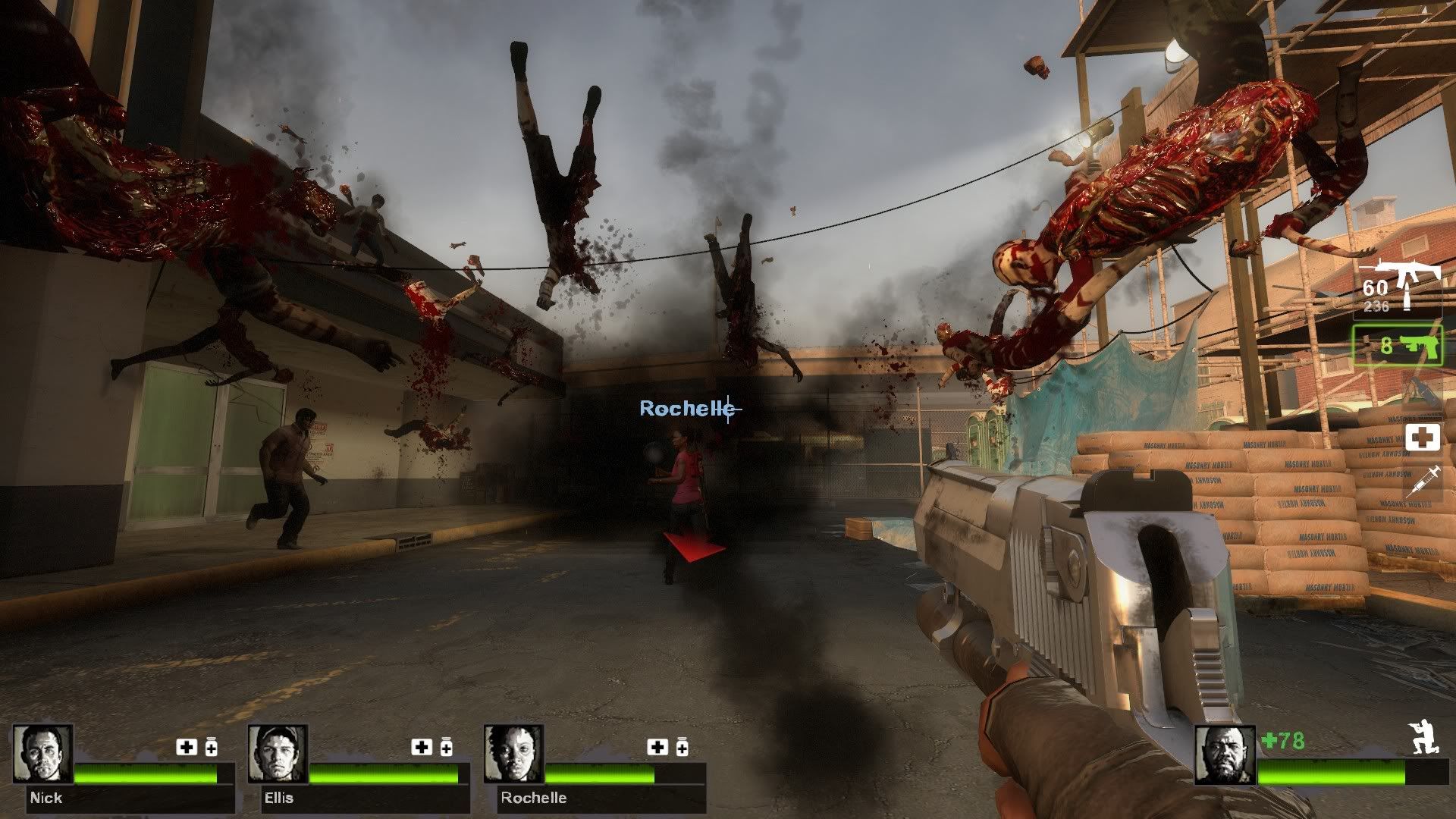
Task: Click Rochelle's teammate portrait
Action: (513, 754)
